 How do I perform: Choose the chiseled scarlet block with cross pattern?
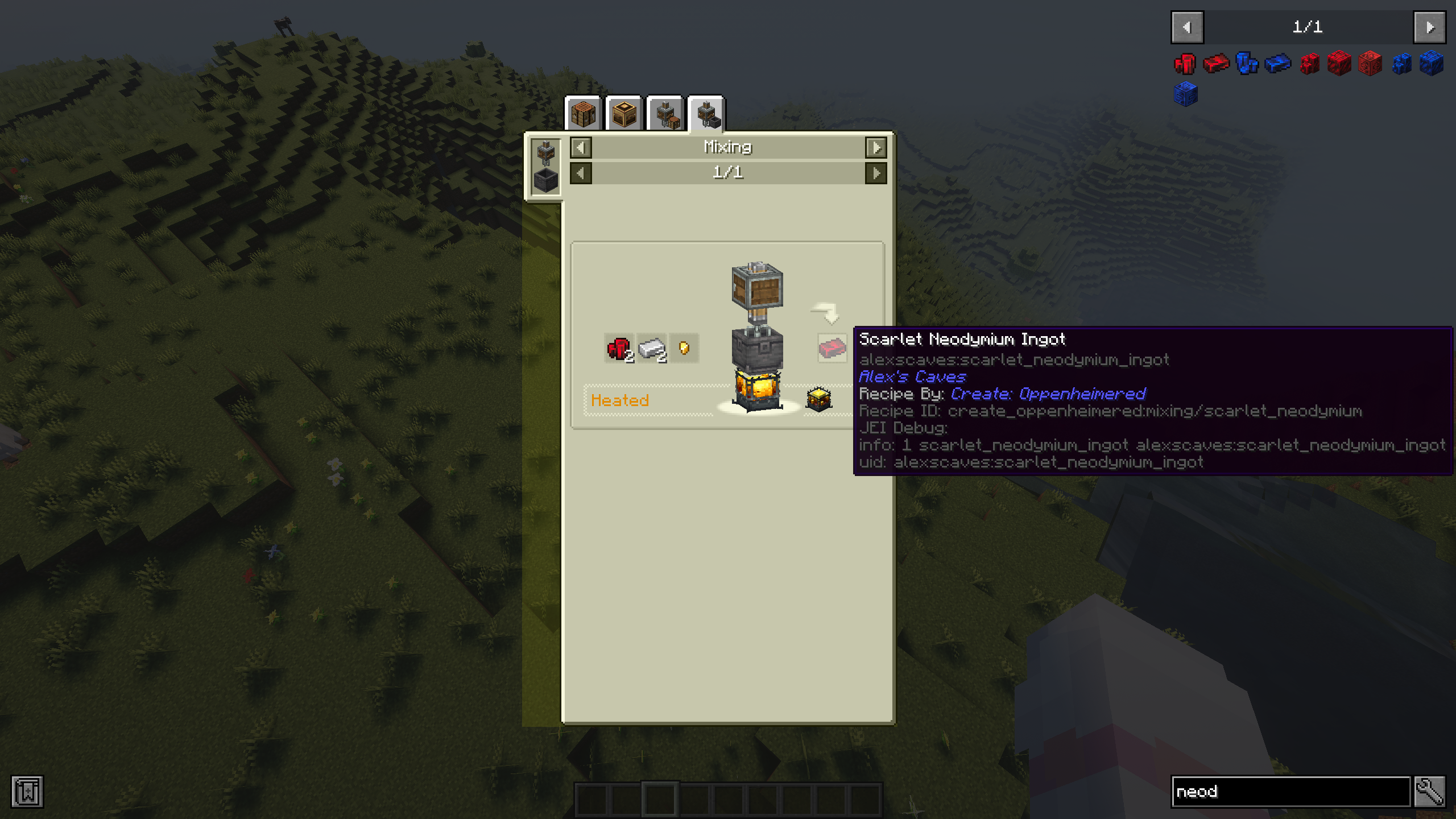click(x=1370, y=63)
